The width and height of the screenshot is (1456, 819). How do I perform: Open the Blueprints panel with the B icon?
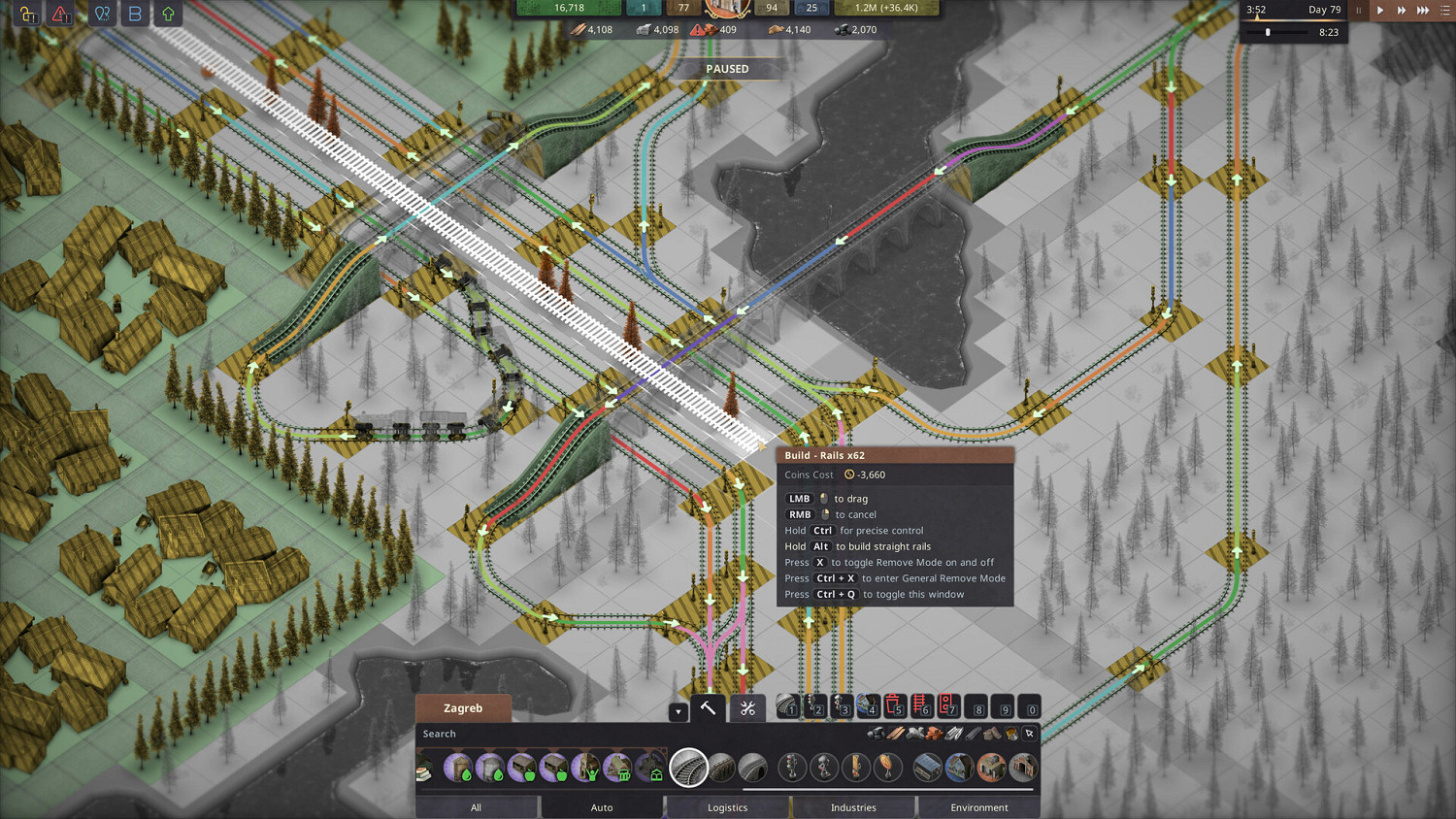pos(135,15)
